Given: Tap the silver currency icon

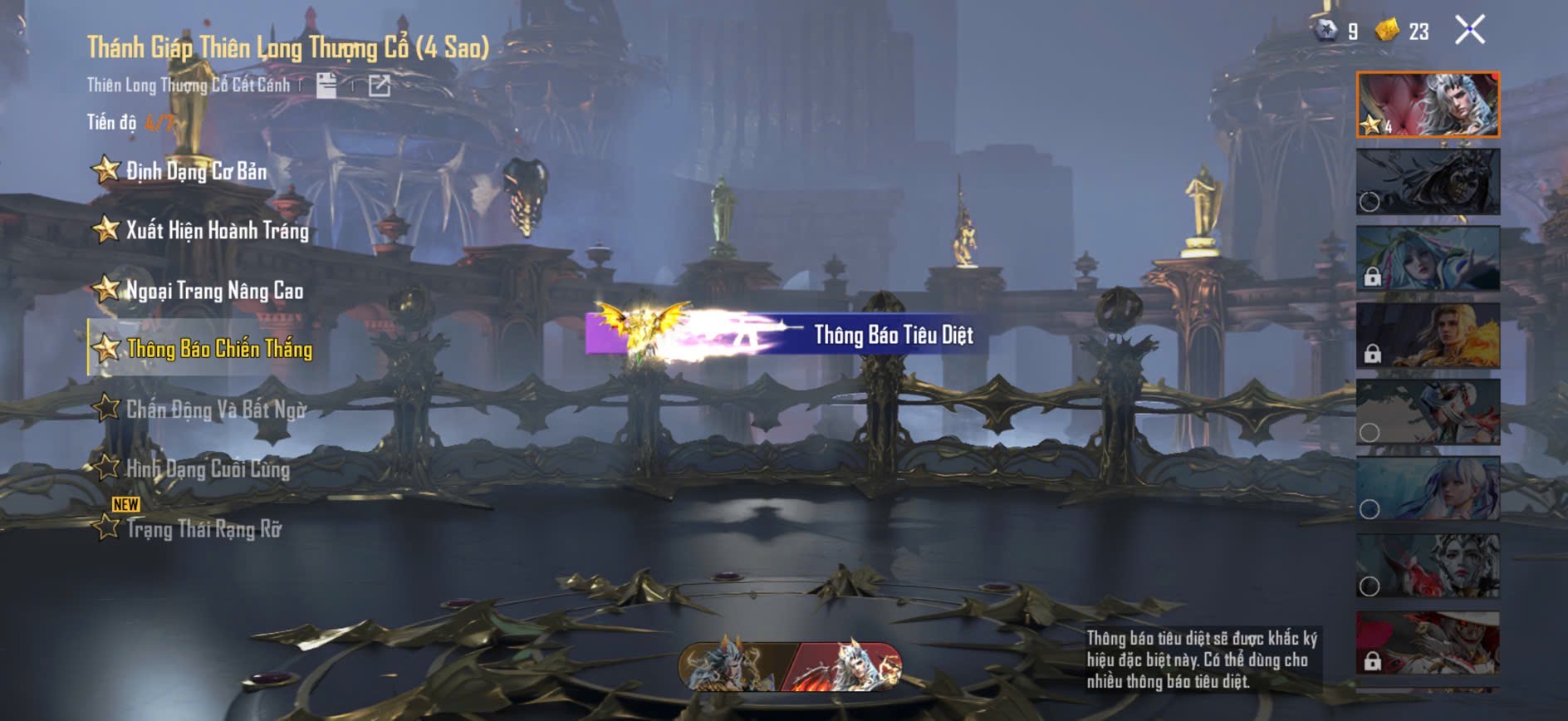Looking at the screenshot, I should (x=1326, y=31).
